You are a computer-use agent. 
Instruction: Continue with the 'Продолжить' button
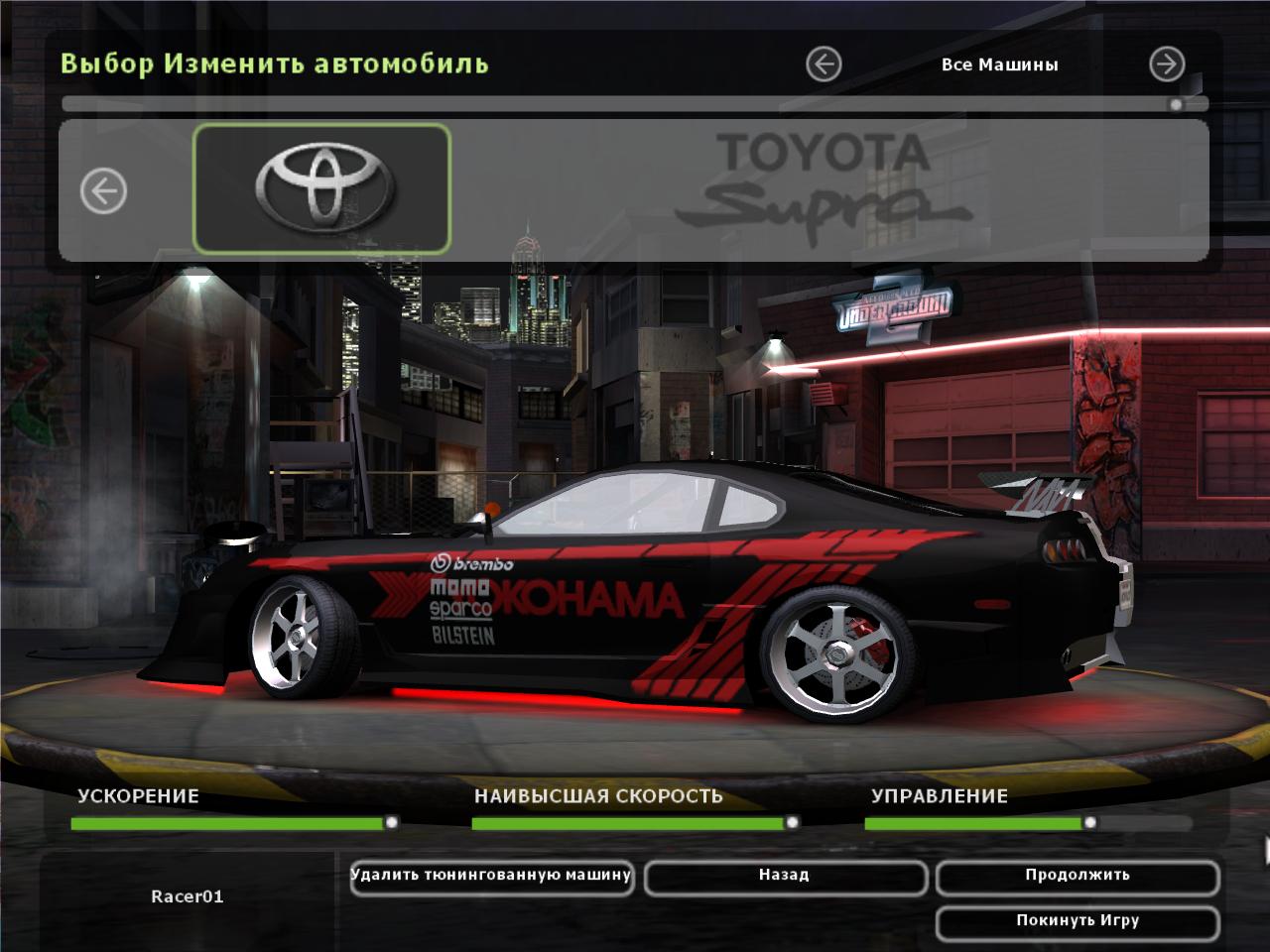point(1077,877)
